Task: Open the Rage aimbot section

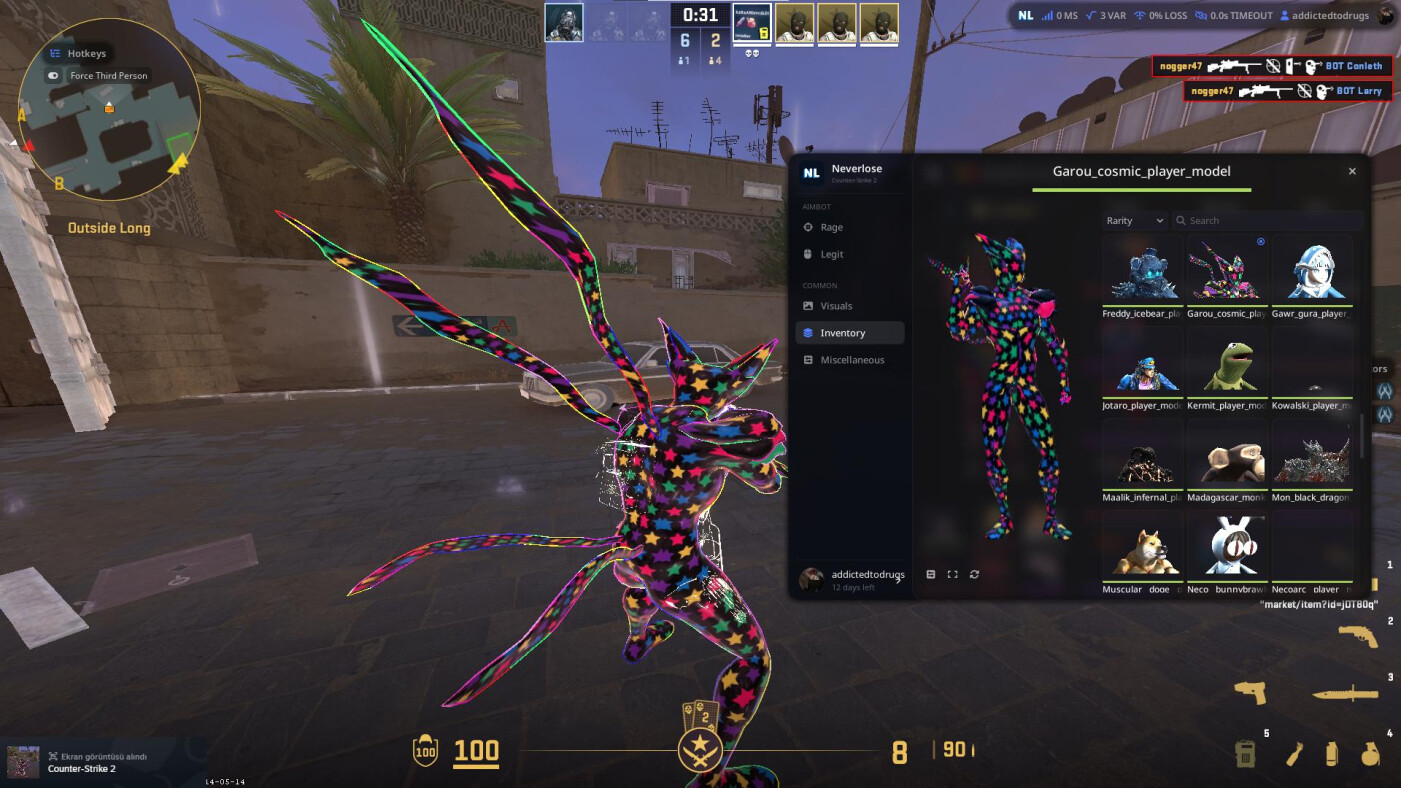Action: pyautogui.click(x=831, y=227)
